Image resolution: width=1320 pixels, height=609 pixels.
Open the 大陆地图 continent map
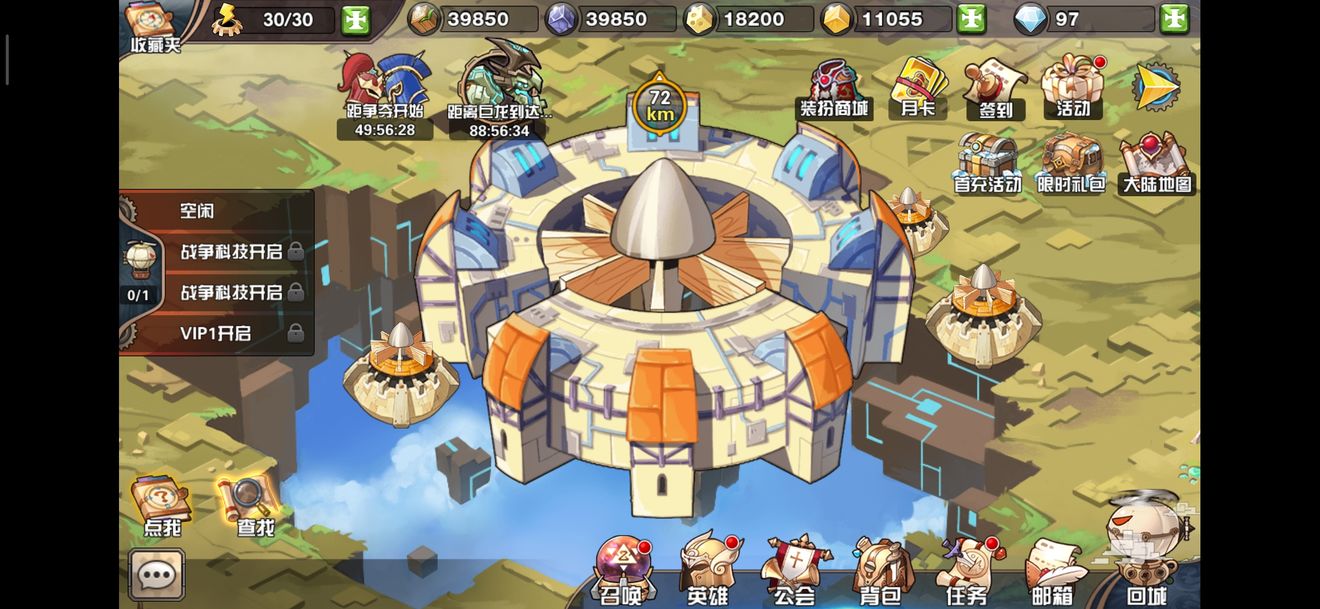point(1157,163)
